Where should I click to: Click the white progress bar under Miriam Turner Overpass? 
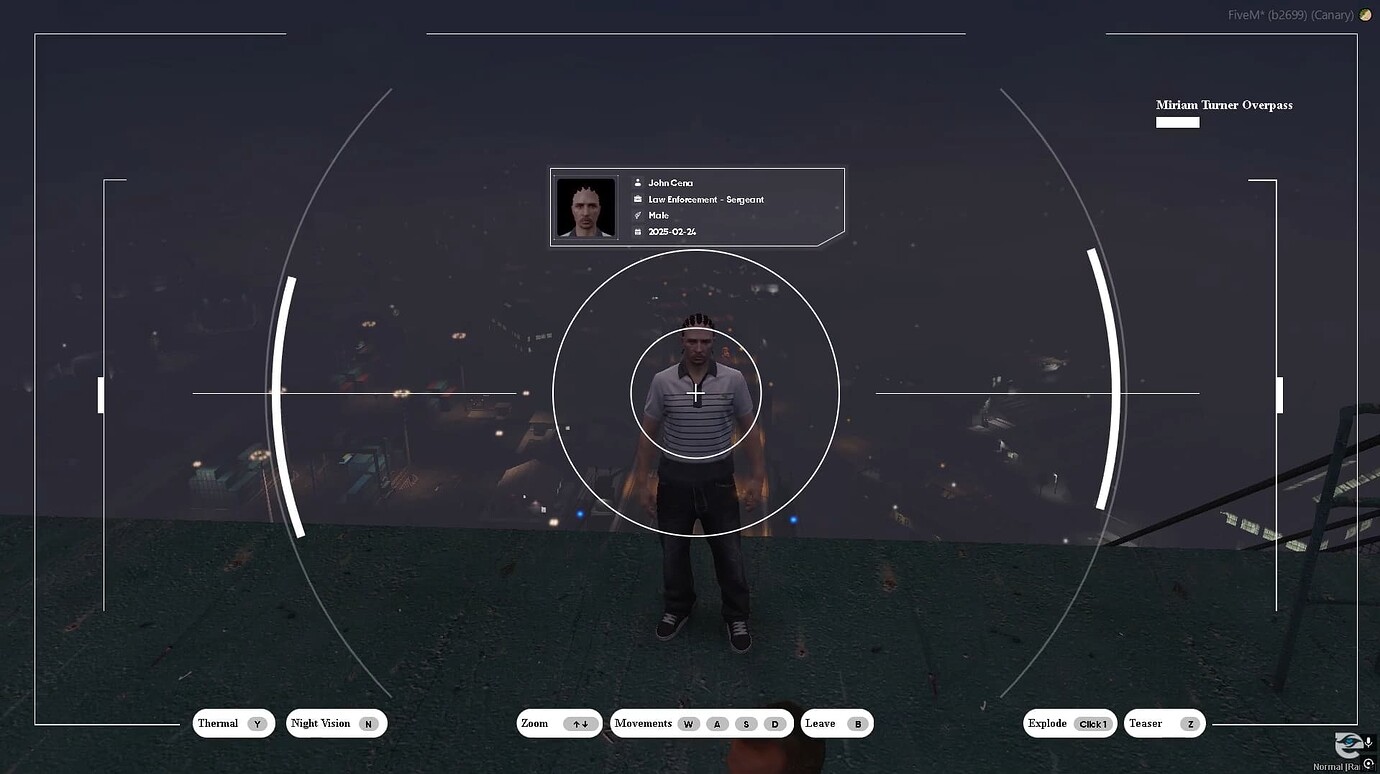pos(1177,122)
